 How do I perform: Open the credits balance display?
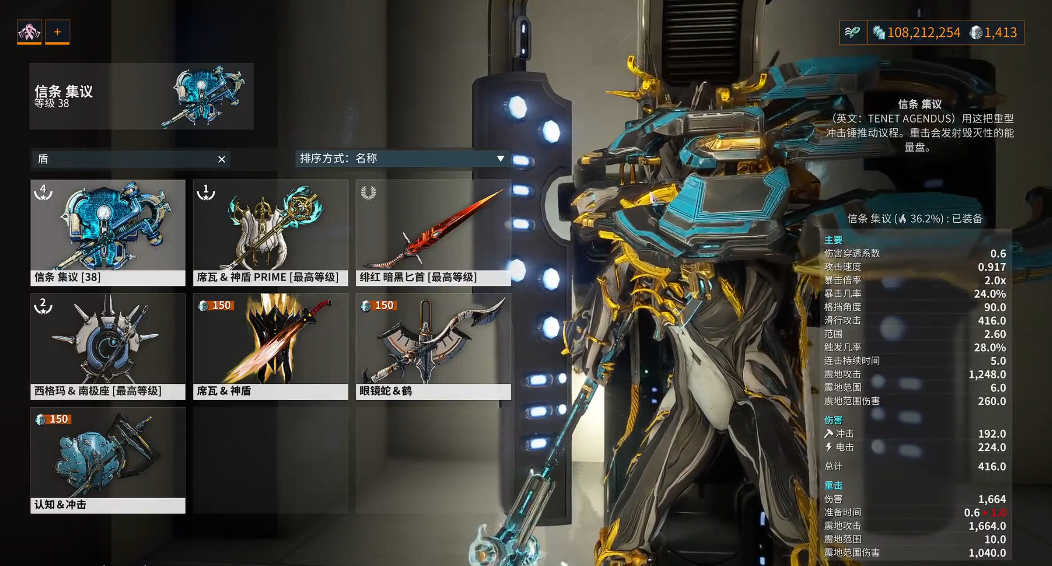point(916,33)
